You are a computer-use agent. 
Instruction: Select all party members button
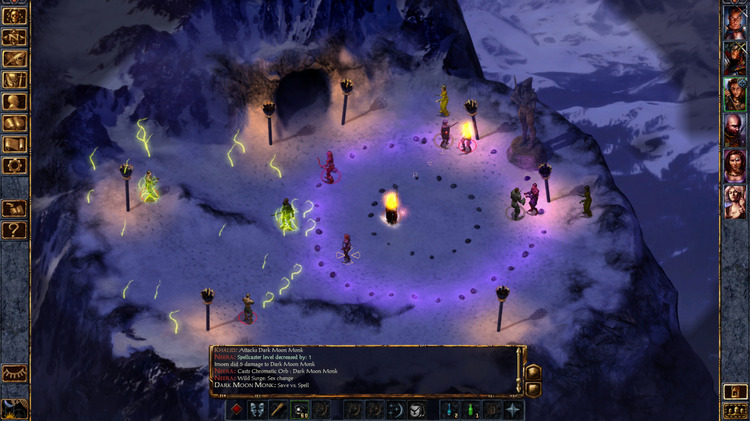point(735,410)
